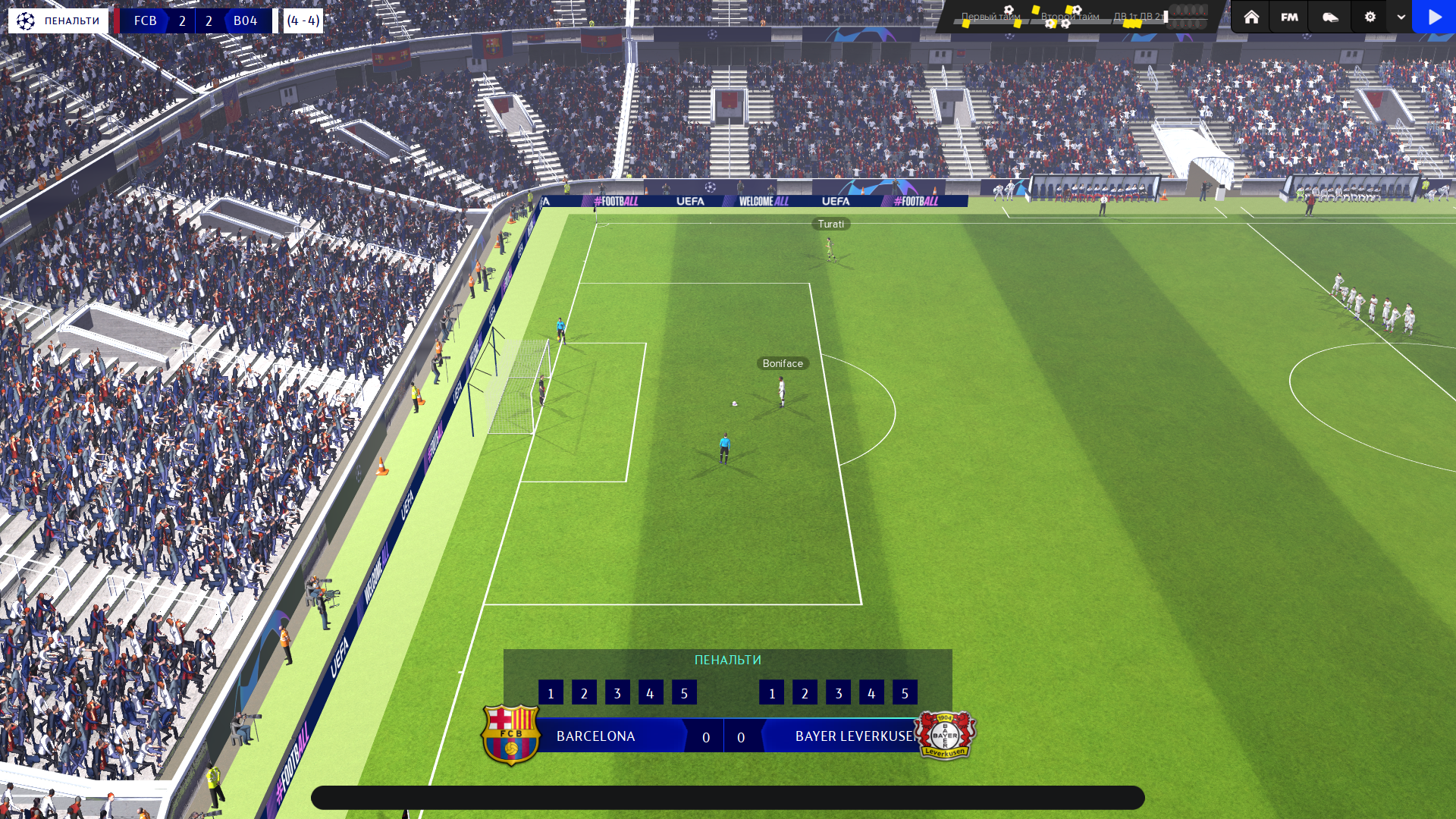The height and width of the screenshot is (819, 1456).
Task: Click the Boniface player name label
Action: (783, 364)
